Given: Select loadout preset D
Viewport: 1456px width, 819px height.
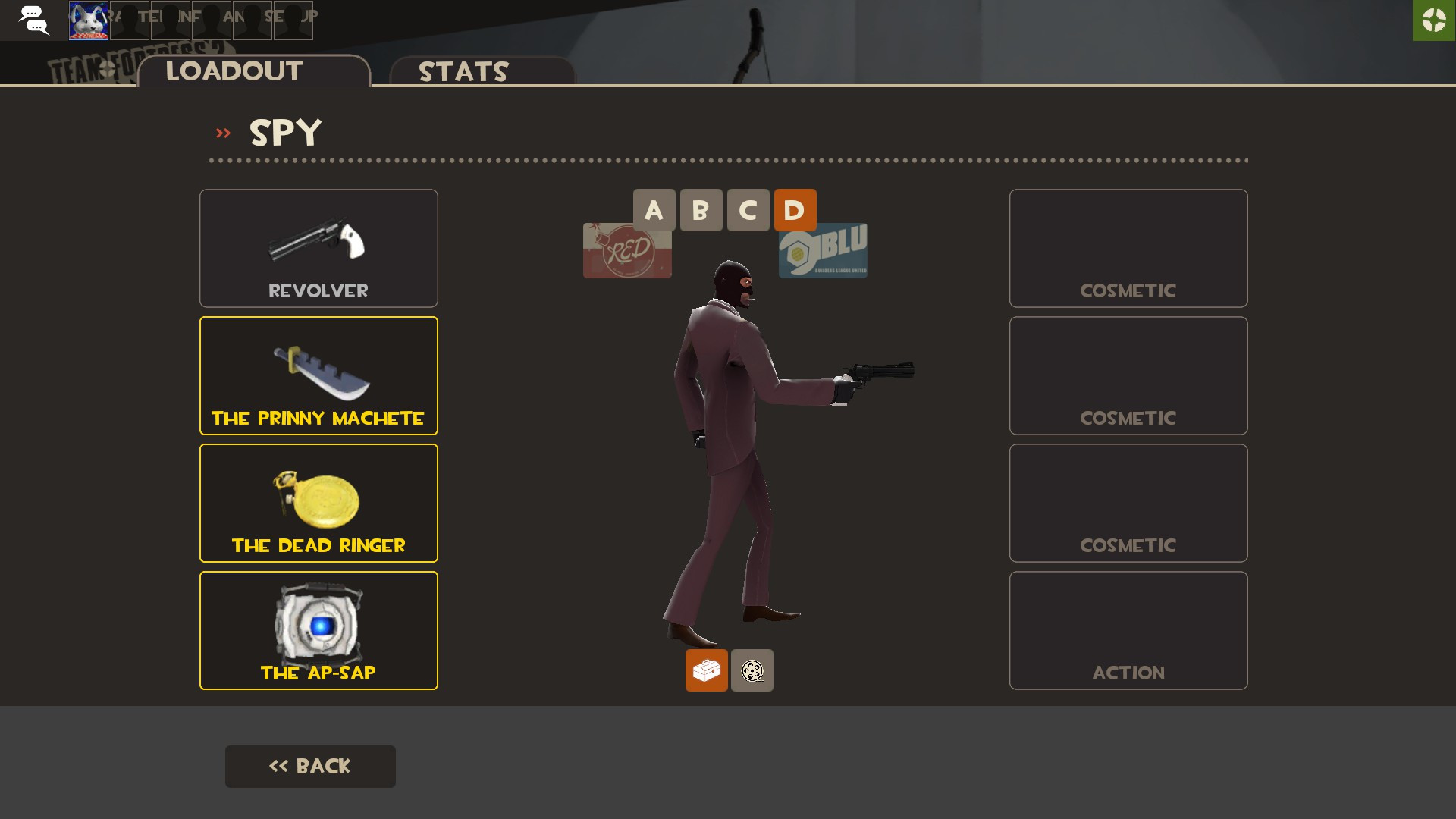Looking at the screenshot, I should (795, 210).
